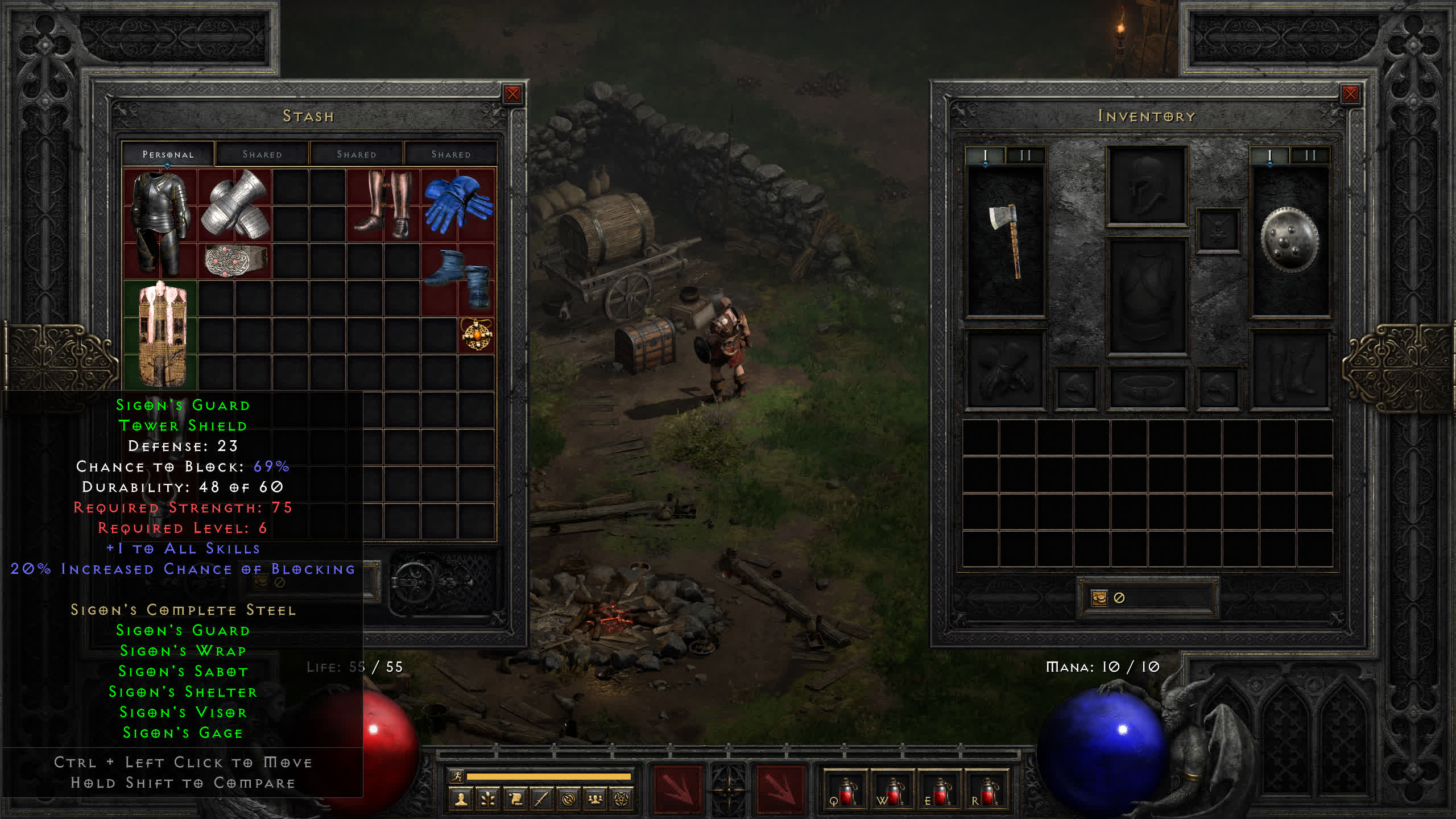Close the Inventory panel
1456x819 pixels.
tap(1350, 94)
